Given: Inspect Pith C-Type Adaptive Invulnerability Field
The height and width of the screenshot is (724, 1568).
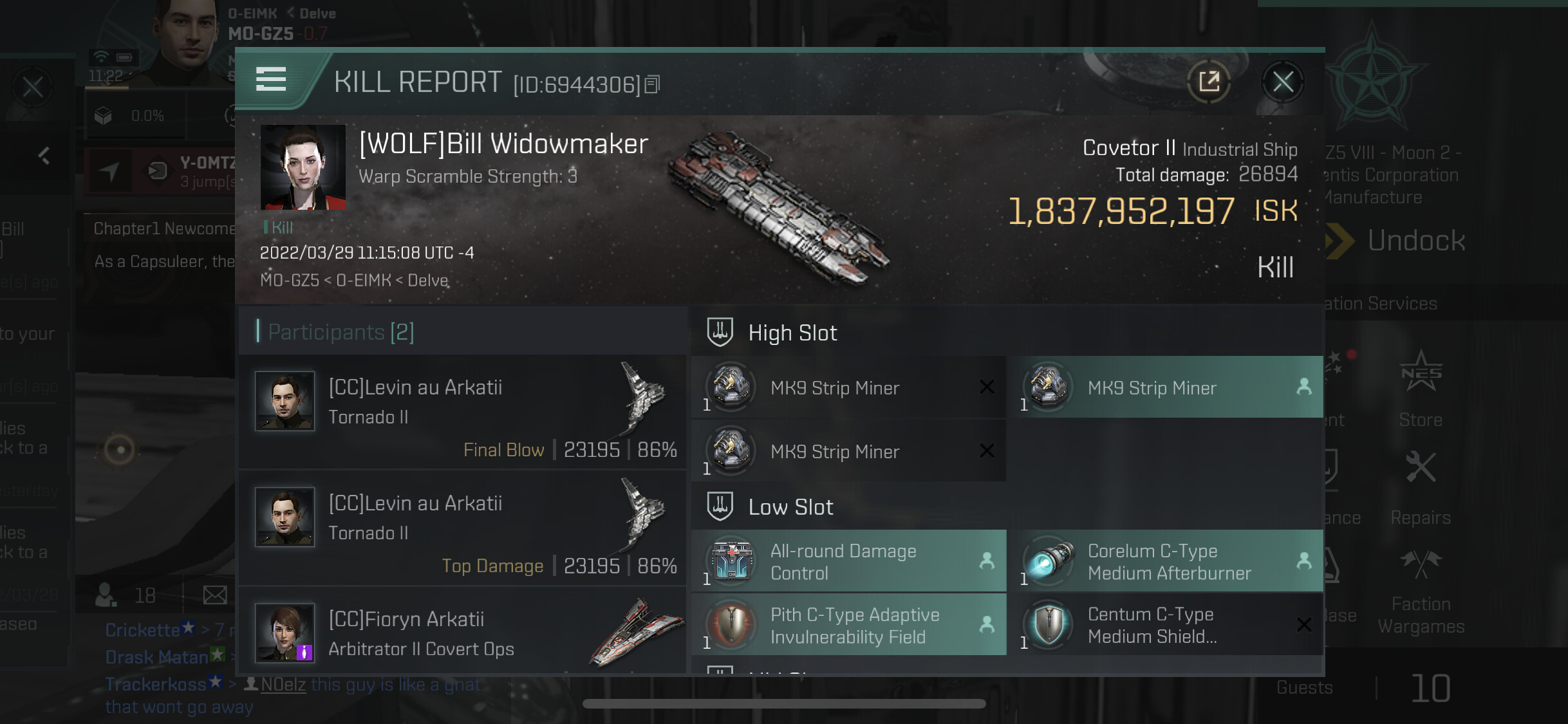Looking at the screenshot, I should tap(848, 625).
